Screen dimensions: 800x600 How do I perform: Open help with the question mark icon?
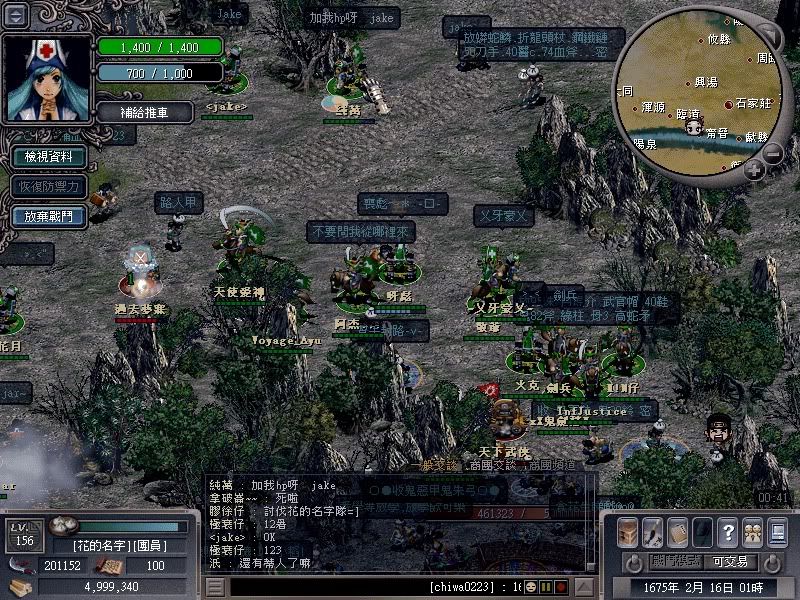coord(727,532)
